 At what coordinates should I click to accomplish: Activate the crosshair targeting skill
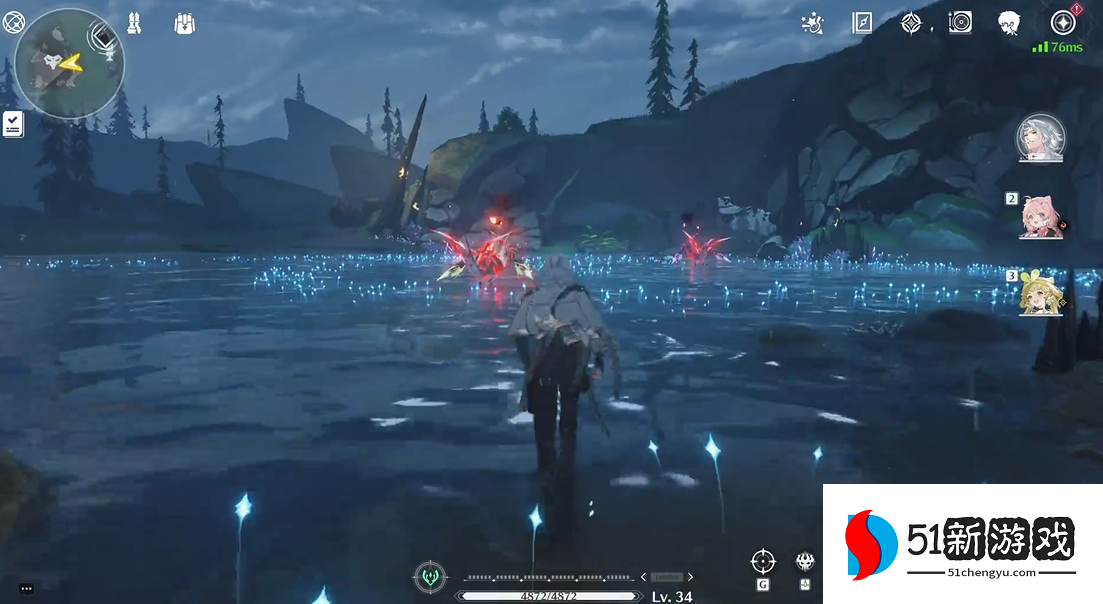pyautogui.click(x=763, y=561)
